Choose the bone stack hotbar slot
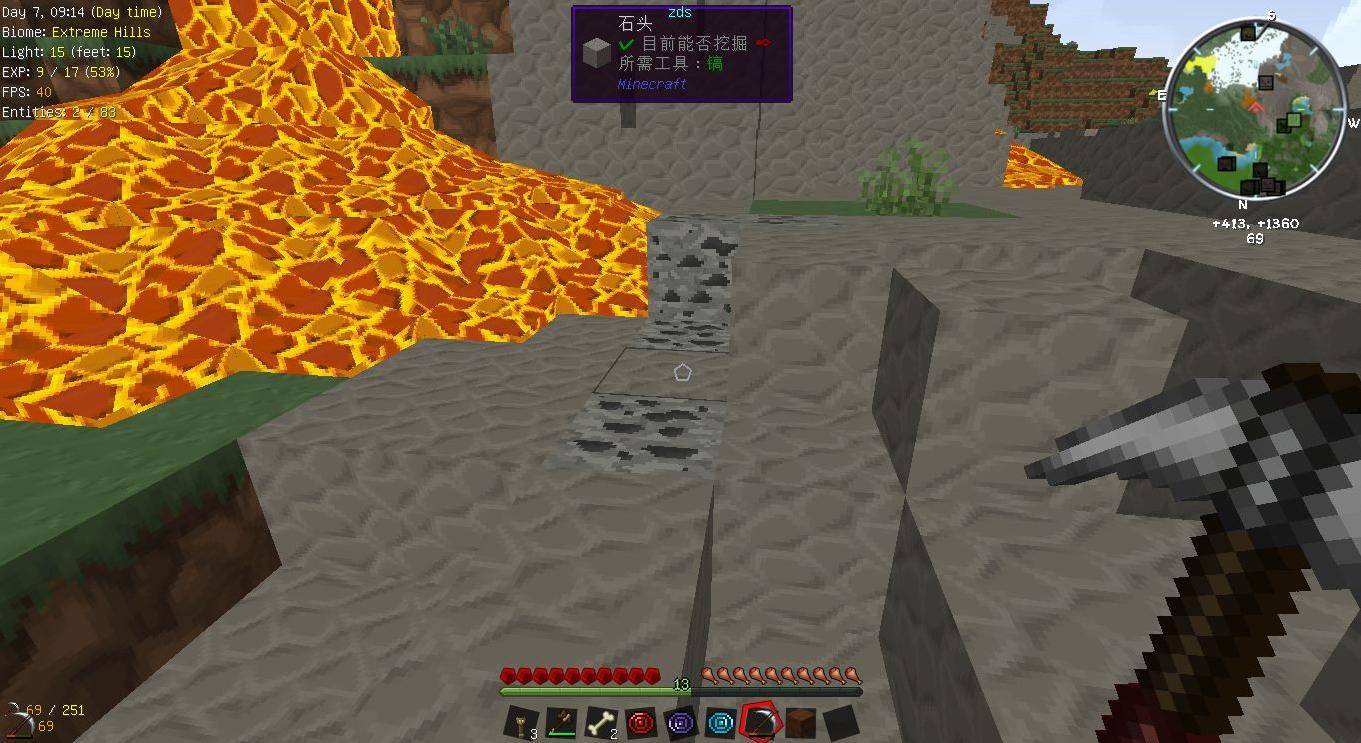The image size is (1361, 743). 601,722
